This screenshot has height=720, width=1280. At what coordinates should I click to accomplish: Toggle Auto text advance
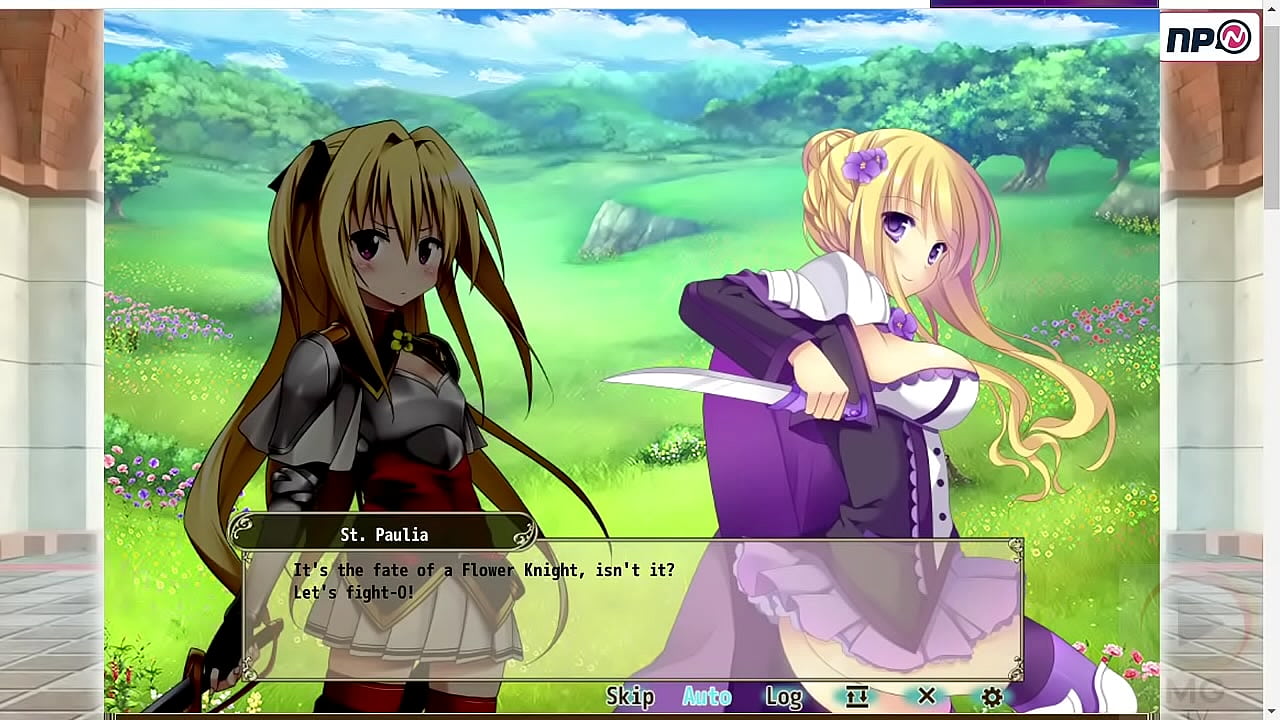(x=706, y=696)
